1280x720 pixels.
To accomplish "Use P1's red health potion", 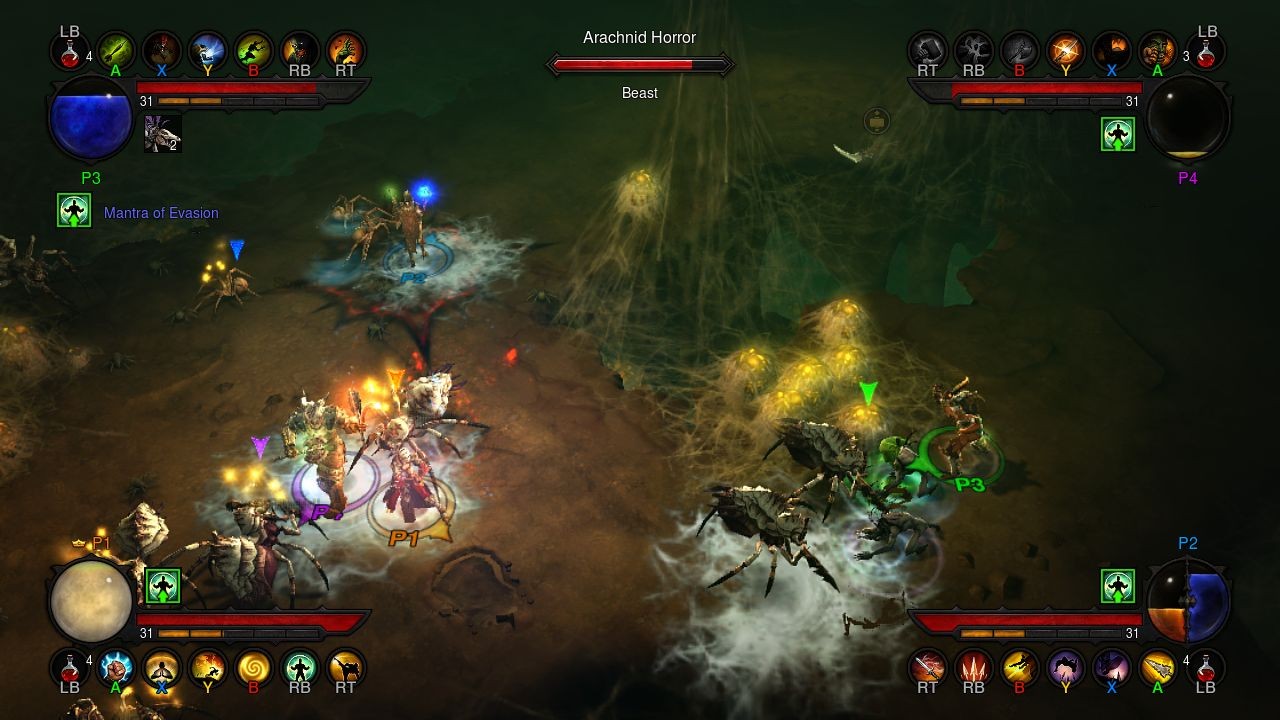I will tap(69, 665).
